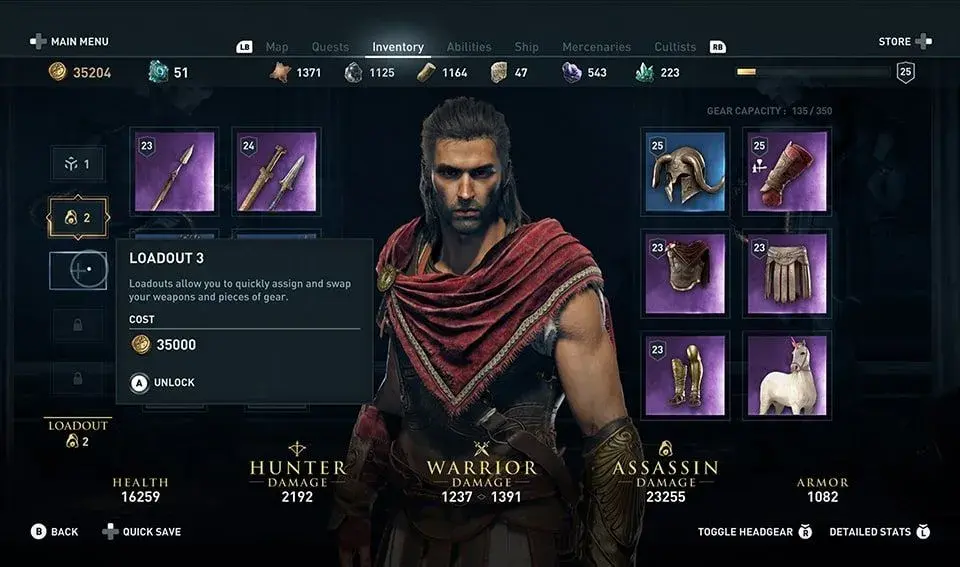Viewport: 960px width, 567px height.
Task: Select the Inventory tab
Action: tap(398, 47)
